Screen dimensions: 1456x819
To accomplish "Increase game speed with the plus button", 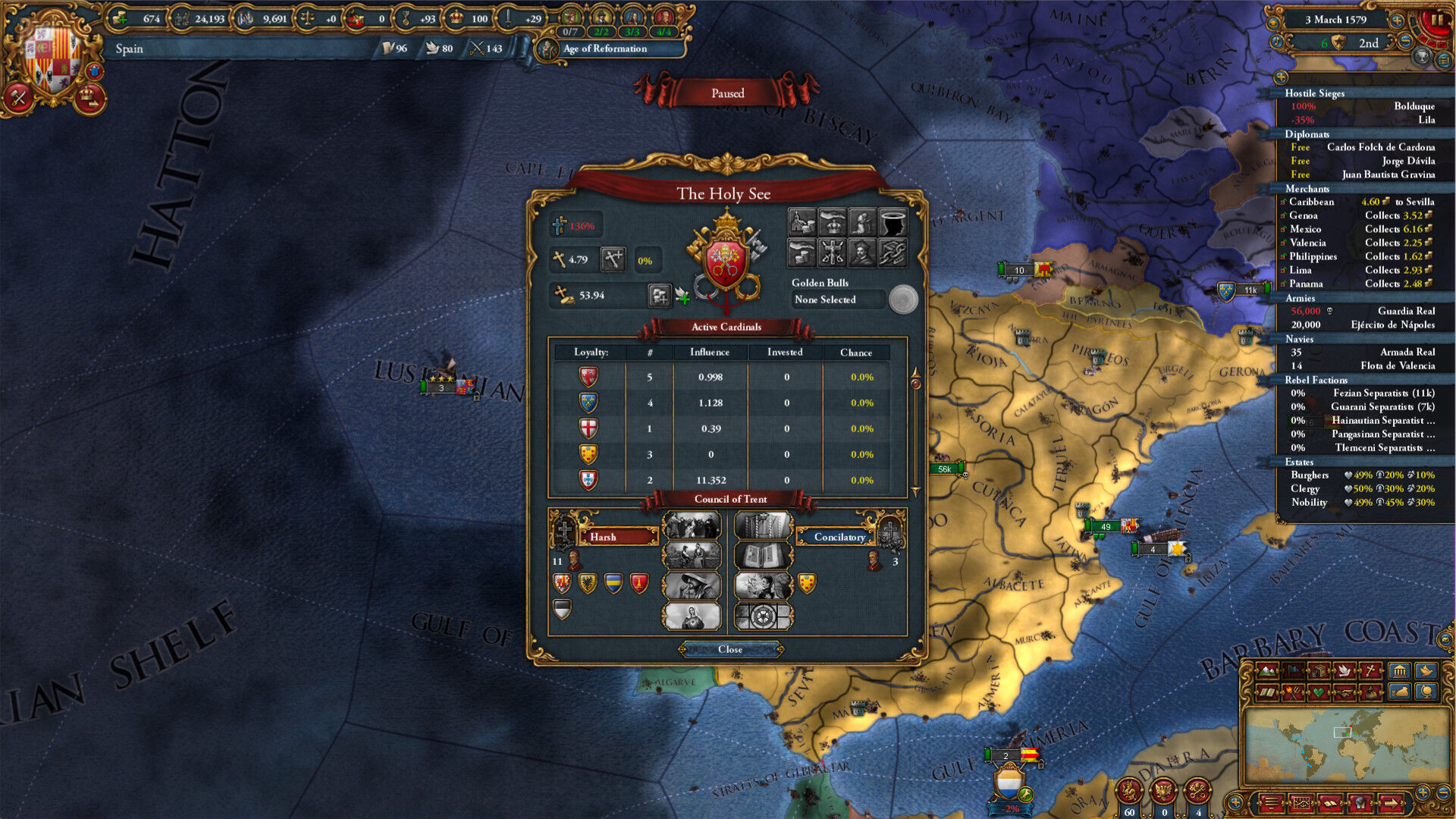I will pos(1396,20).
